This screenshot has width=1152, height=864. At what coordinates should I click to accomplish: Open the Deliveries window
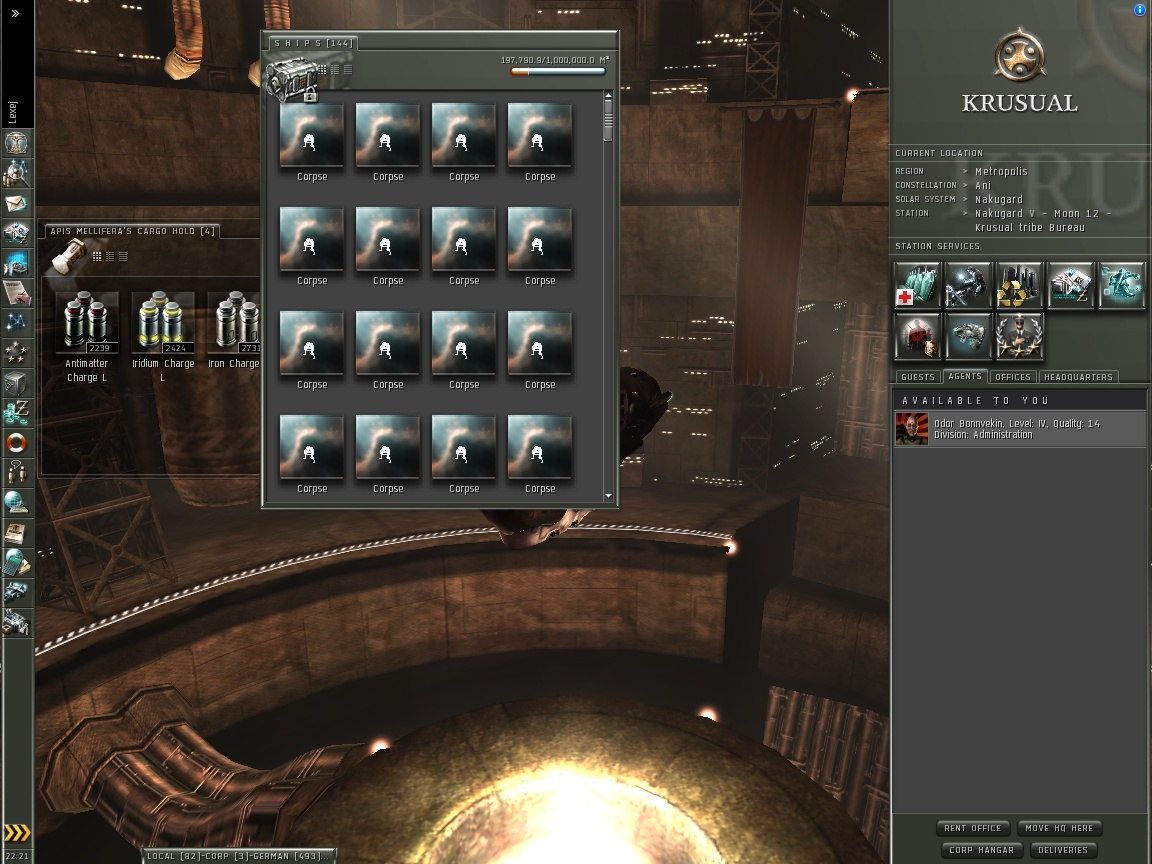click(x=1062, y=850)
